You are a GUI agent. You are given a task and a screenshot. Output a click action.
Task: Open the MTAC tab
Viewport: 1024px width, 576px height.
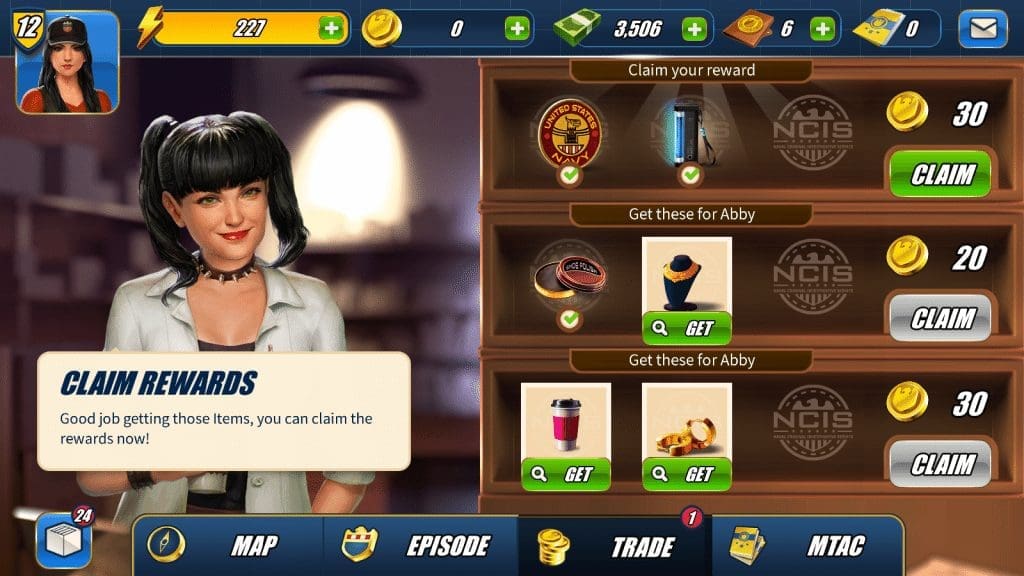(806, 546)
